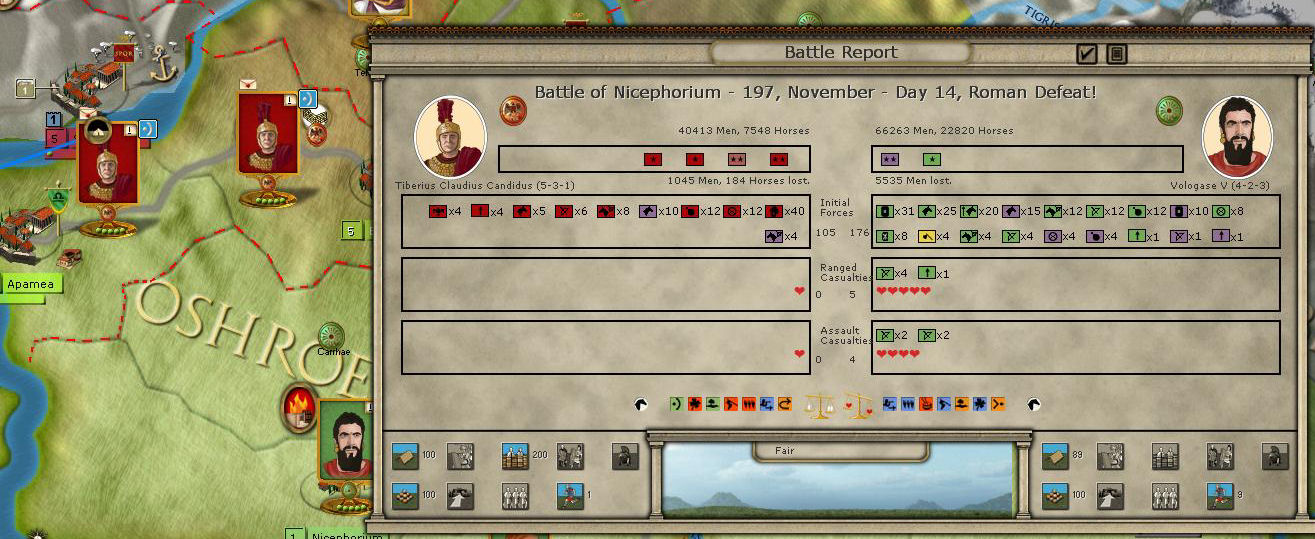This screenshot has height=539, width=1315.
Task: Open the battle log document icon
Action: point(1116,53)
